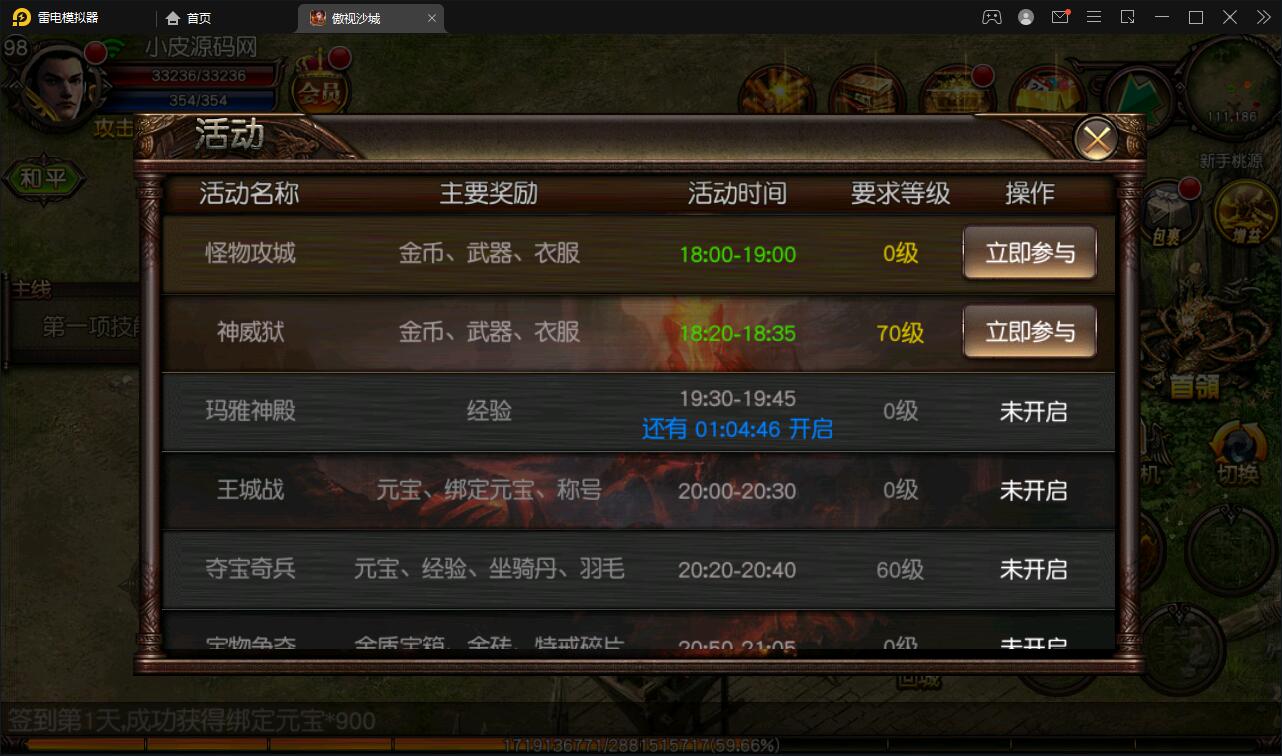1282x756 pixels.
Task: Click the 玛雅神殿 countdown timer text
Action: pos(736,427)
